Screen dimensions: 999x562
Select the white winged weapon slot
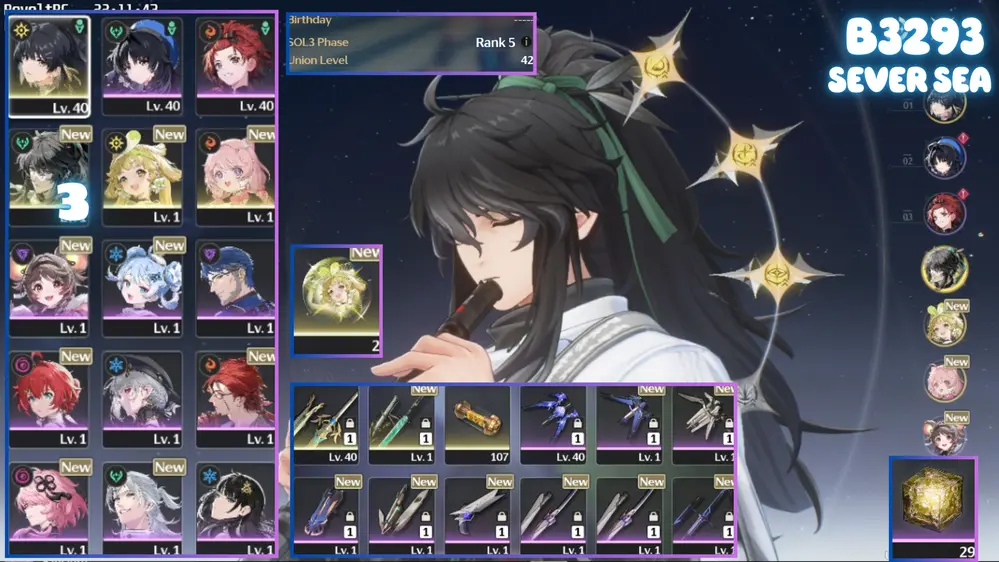coord(704,424)
